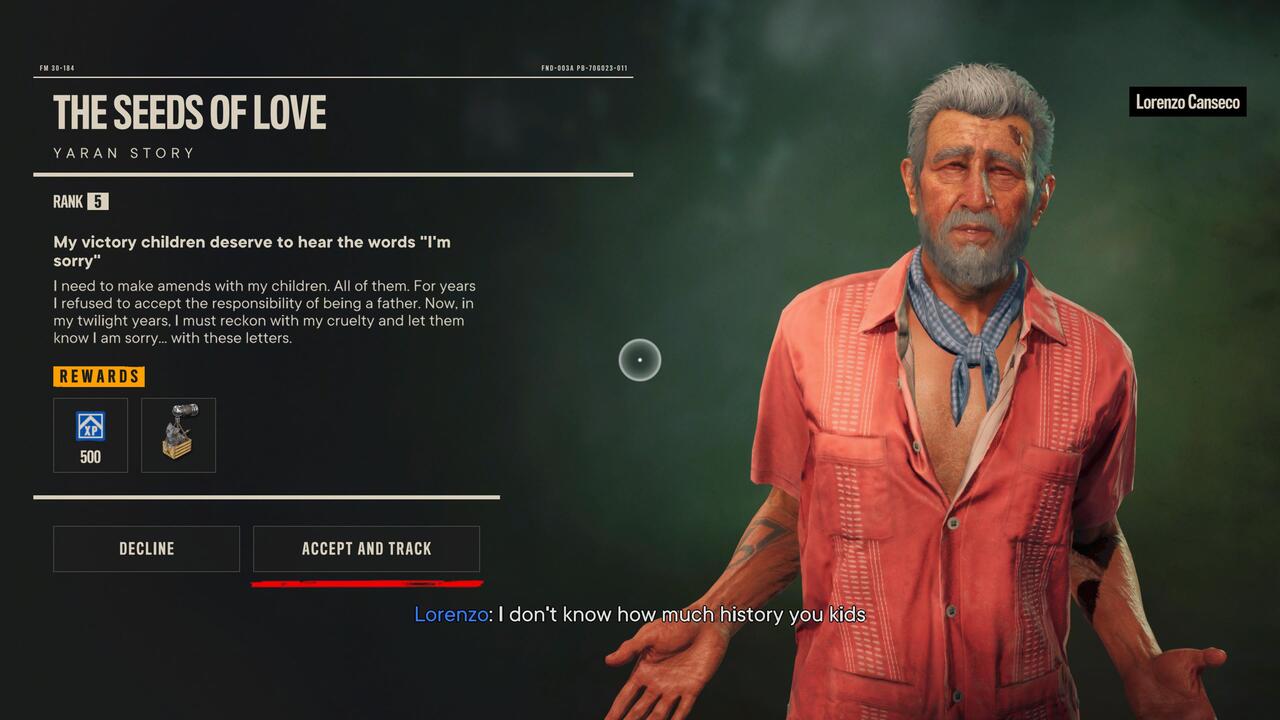The width and height of the screenshot is (1280, 720).
Task: Click the Decline button
Action: 146,548
